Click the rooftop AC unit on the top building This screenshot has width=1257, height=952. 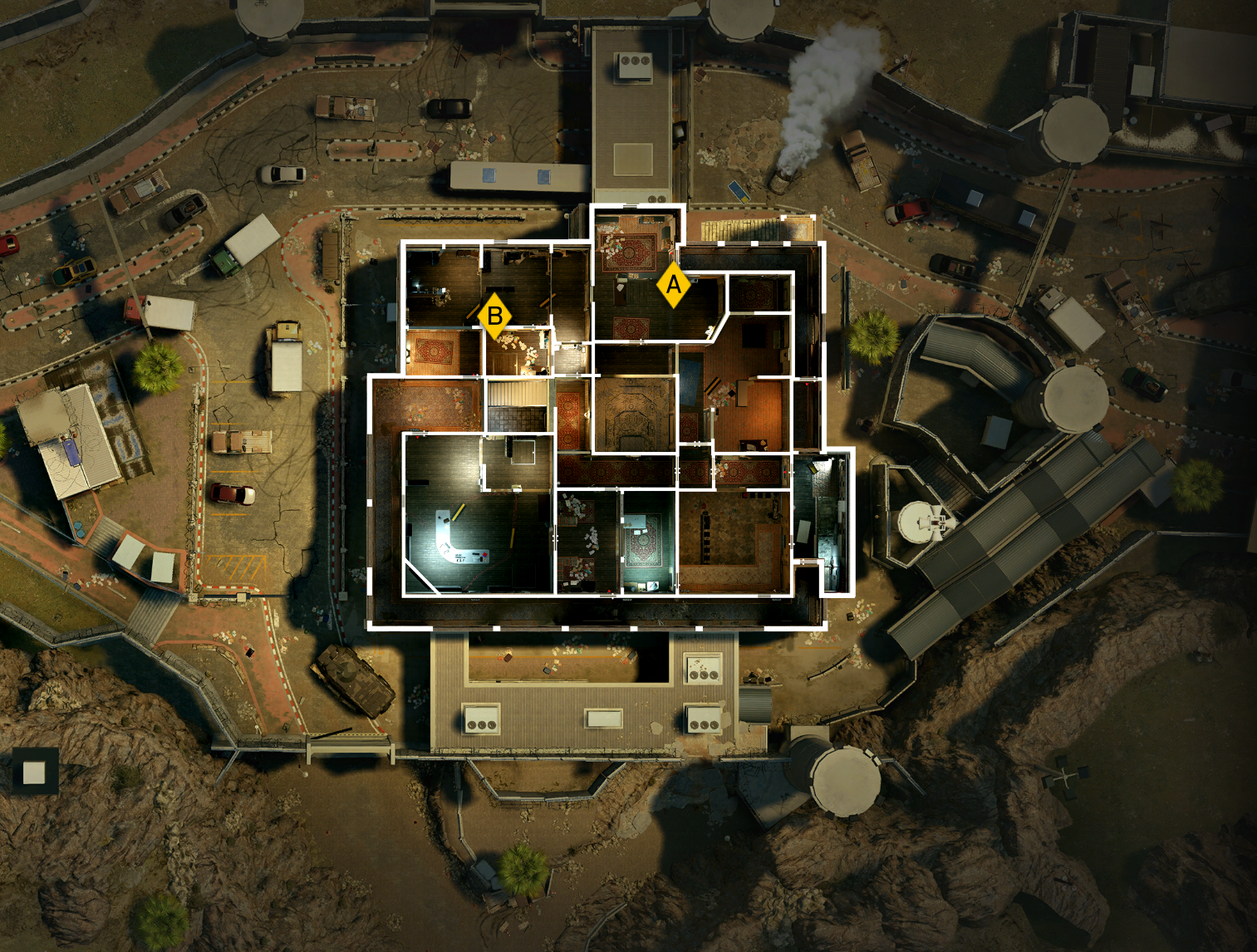click(635, 60)
